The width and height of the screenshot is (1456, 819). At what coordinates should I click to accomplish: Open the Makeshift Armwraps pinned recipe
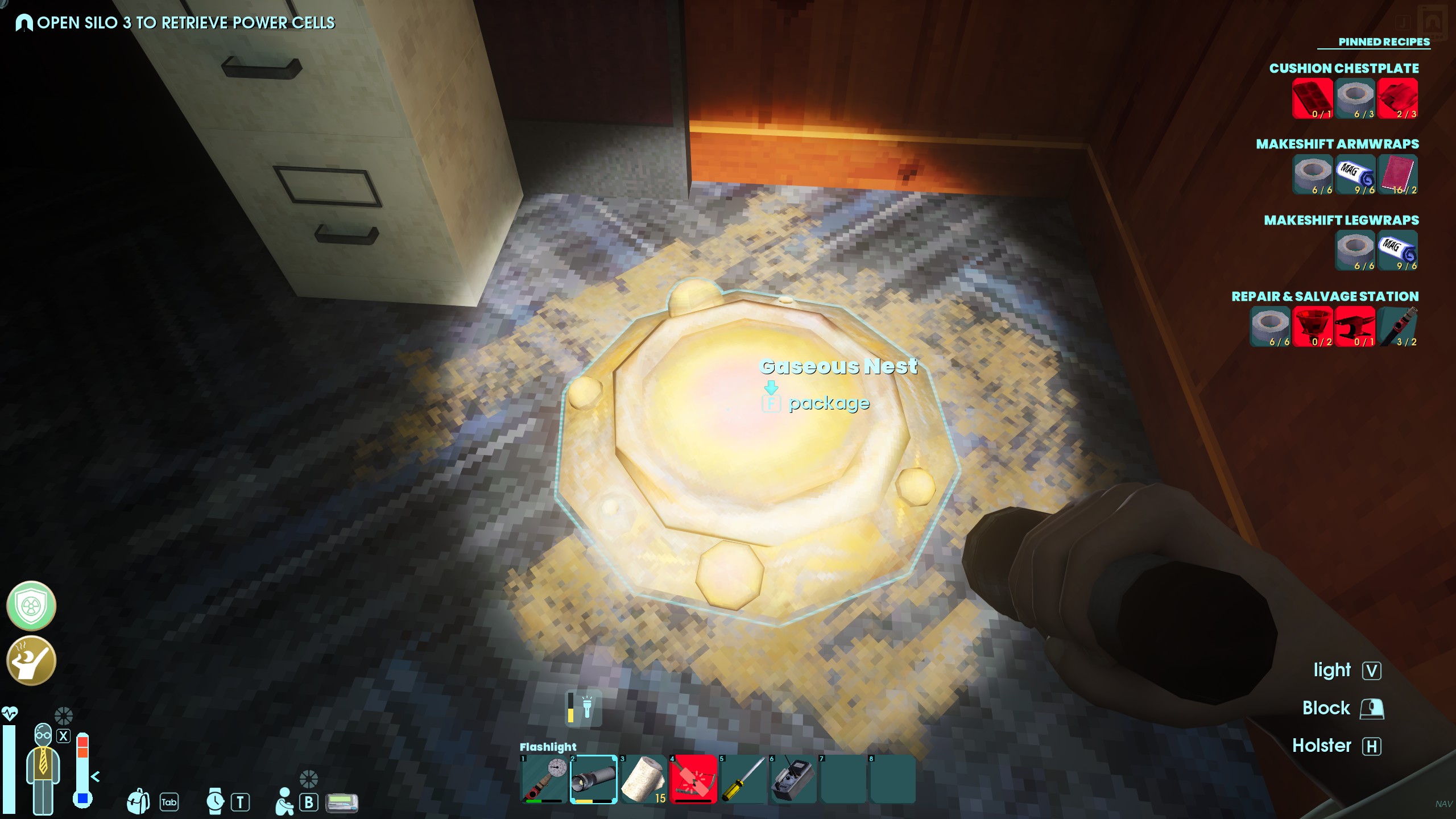(x=1337, y=144)
